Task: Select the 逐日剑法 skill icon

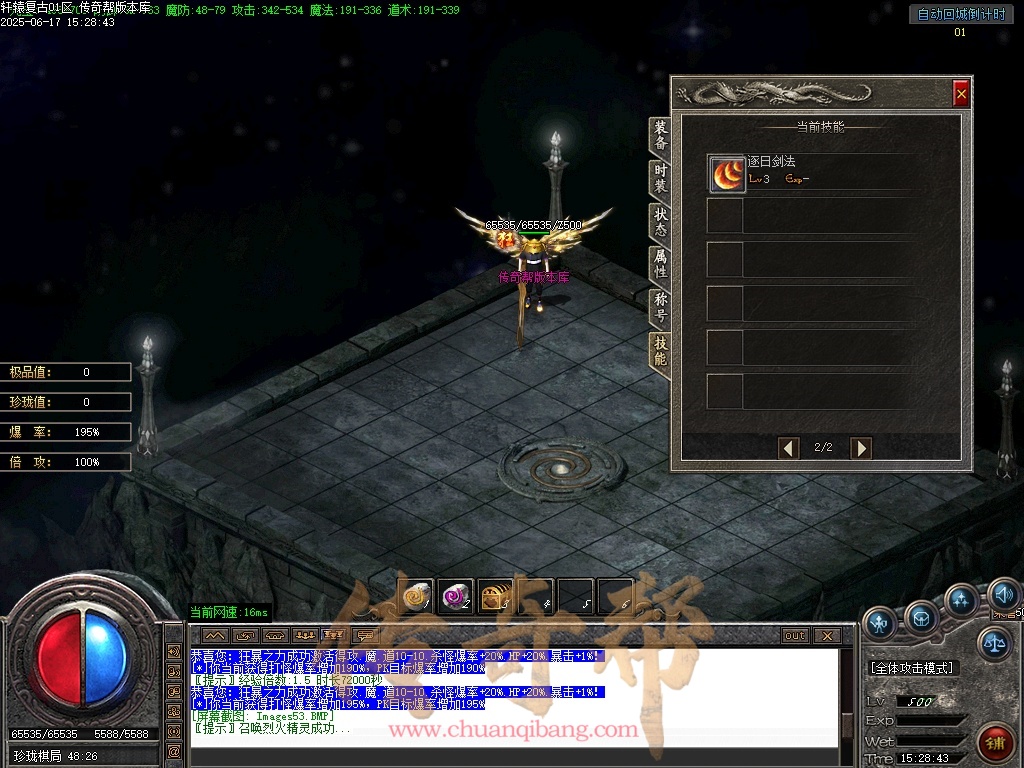Action: pos(727,174)
